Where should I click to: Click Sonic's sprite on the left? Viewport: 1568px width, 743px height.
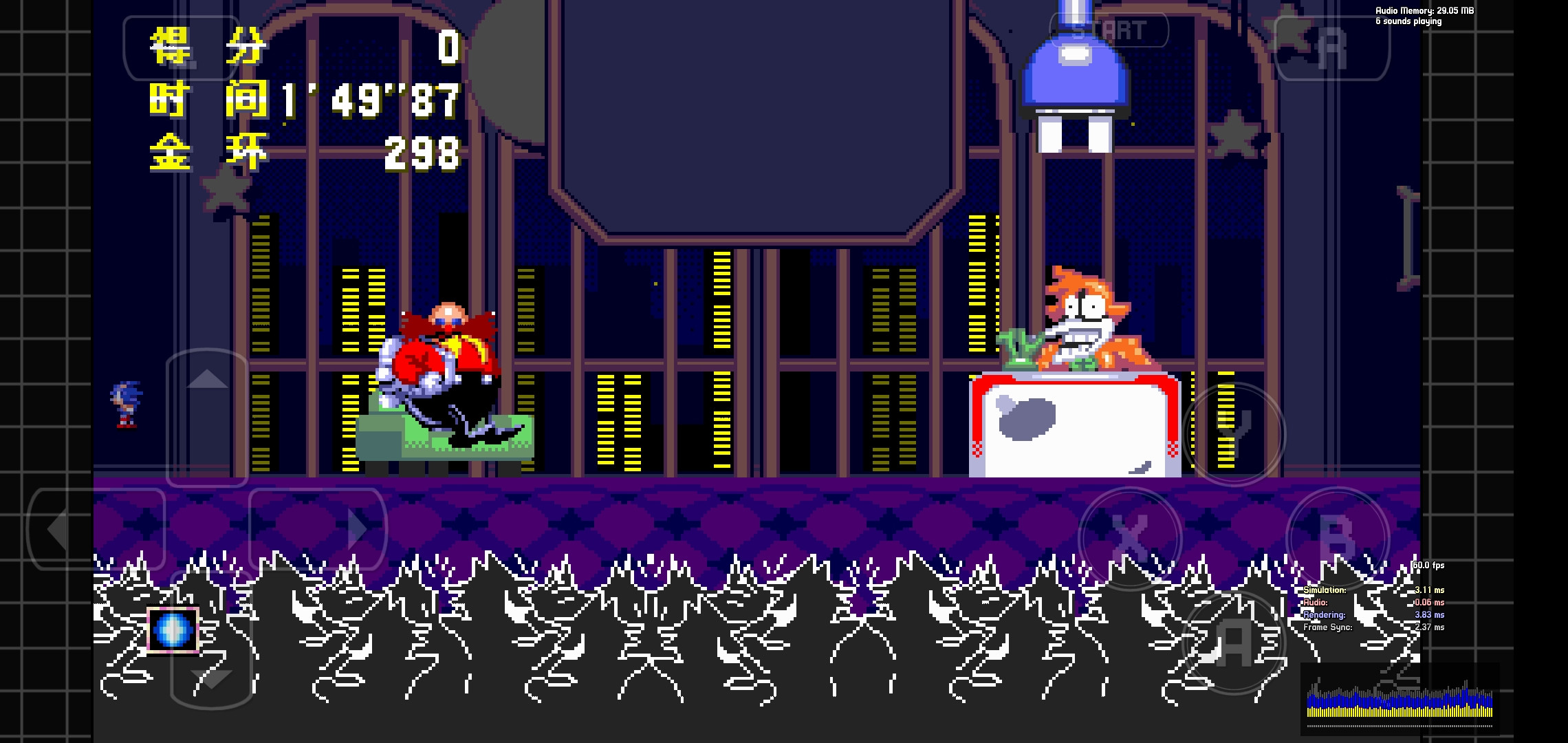pos(124,406)
